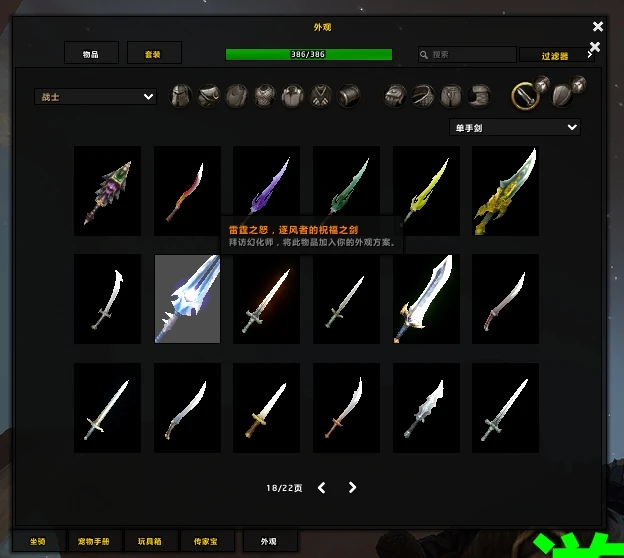This screenshot has width=624, height=558.
Task: Switch to the 物品 items tab
Action: pyautogui.click(x=91, y=54)
